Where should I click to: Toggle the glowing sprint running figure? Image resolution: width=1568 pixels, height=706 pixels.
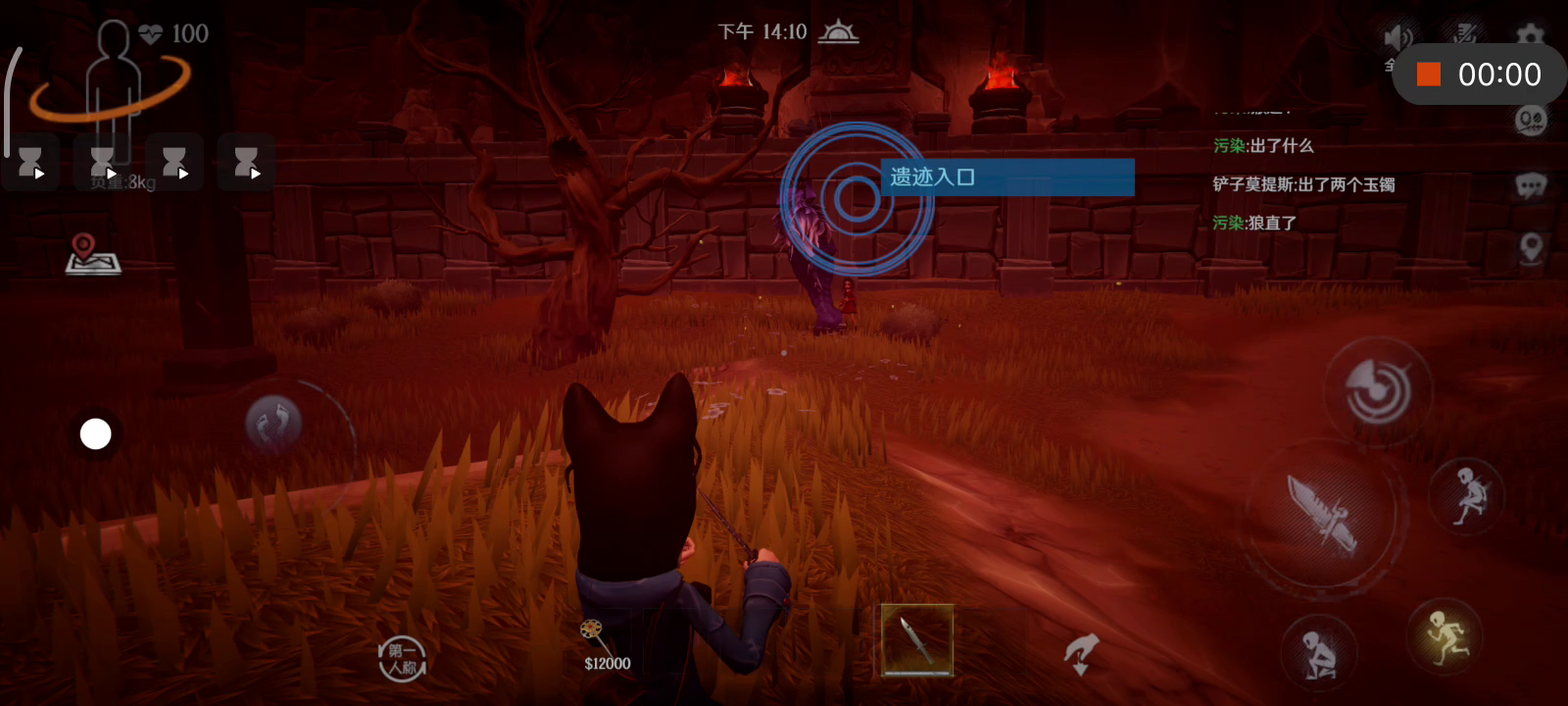(1445, 635)
